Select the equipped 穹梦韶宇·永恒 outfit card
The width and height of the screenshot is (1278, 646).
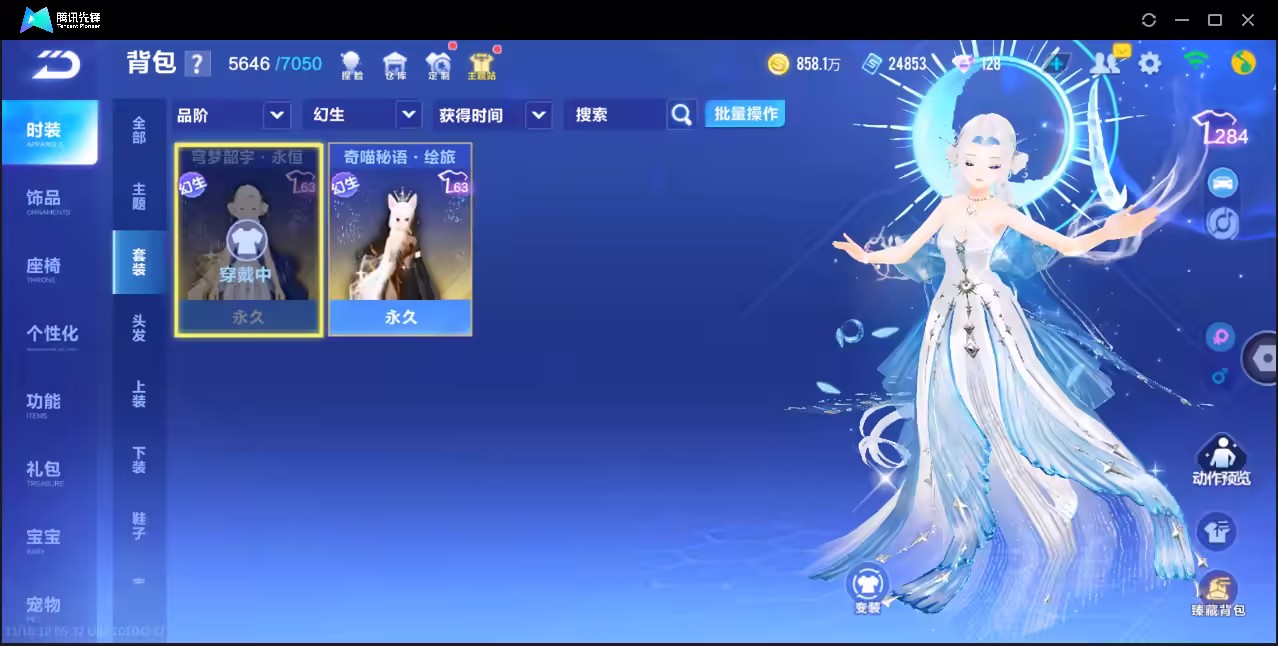tap(249, 239)
